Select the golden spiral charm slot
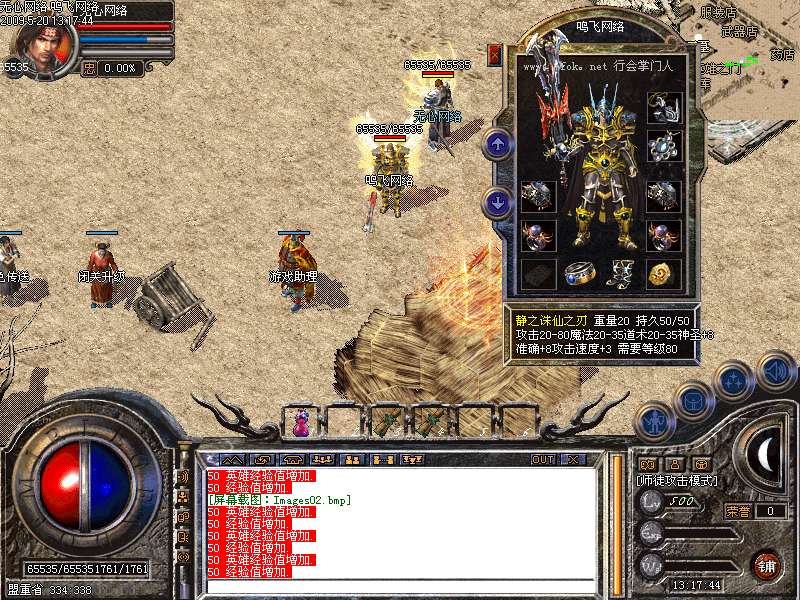The image size is (800, 600). (664, 273)
